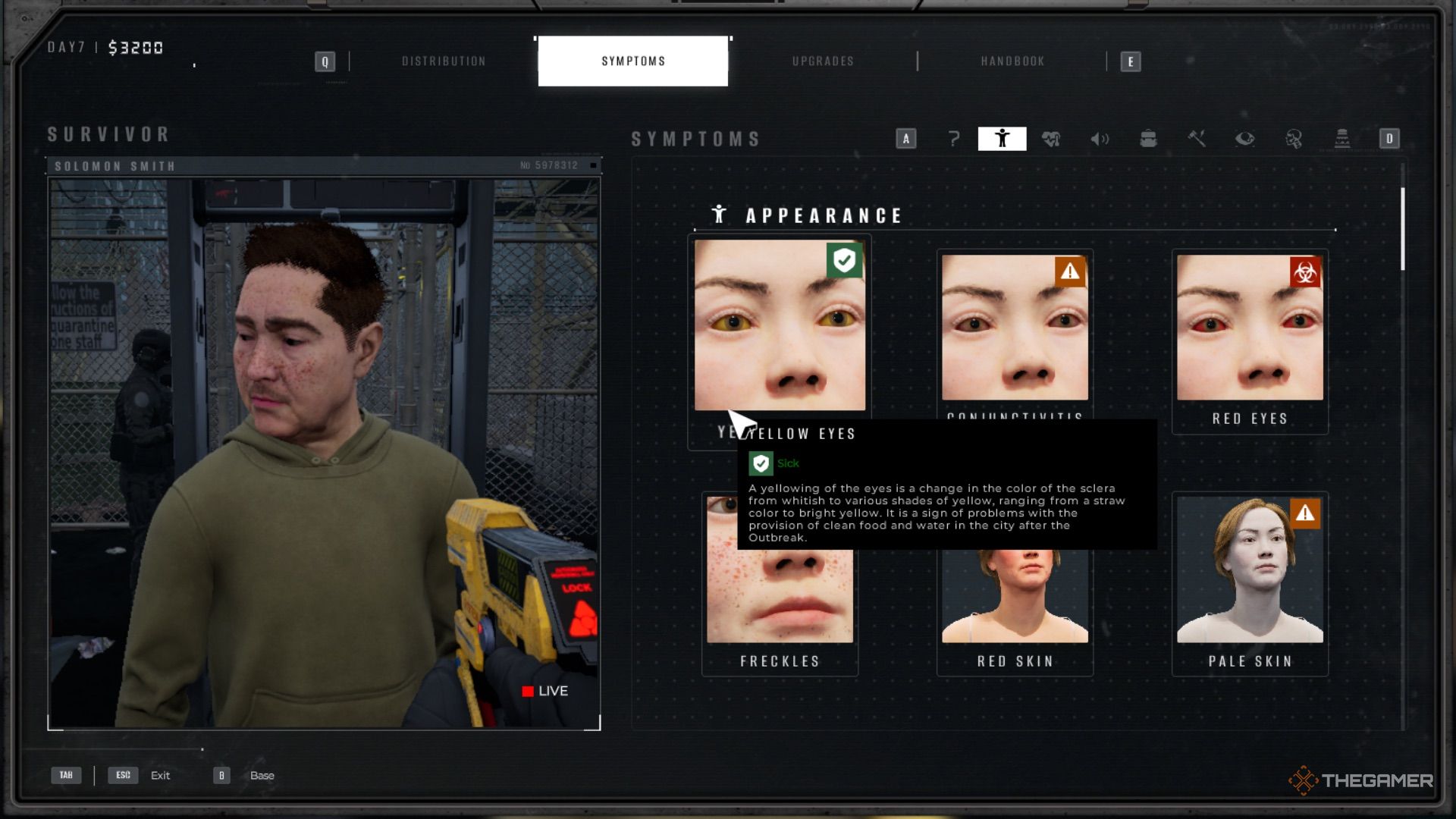
Task: Show the eye symptom category
Action: click(1245, 139)
